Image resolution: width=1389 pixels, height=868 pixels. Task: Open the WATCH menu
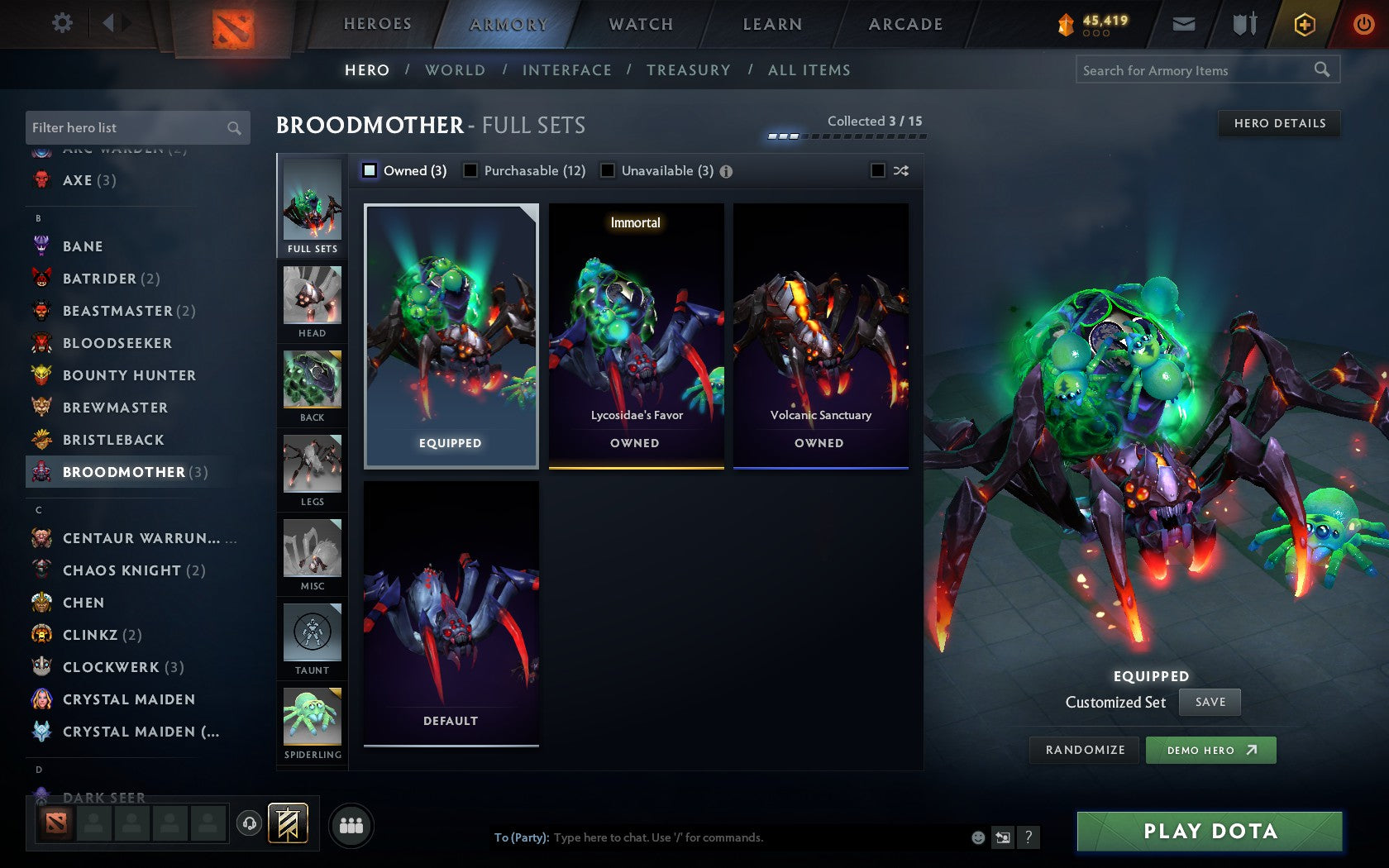coord(640,24)
